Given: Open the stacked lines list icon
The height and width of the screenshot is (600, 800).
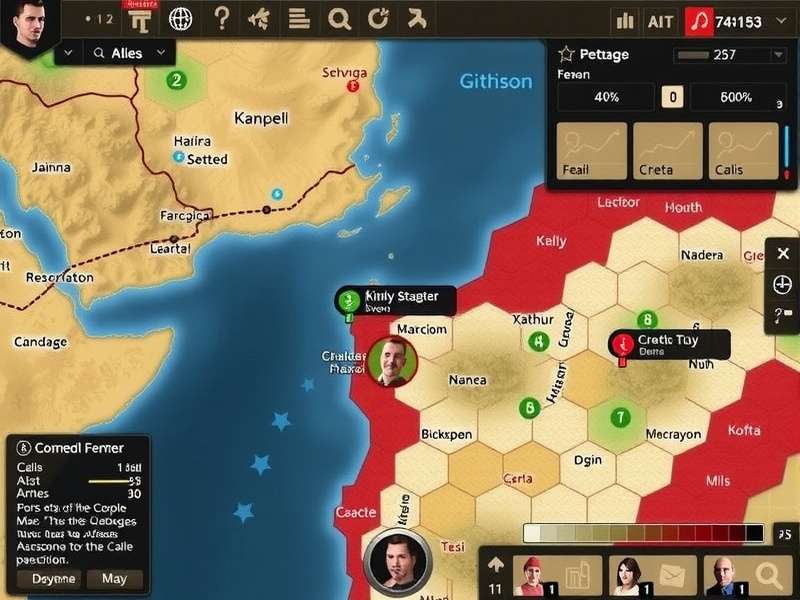Looking at the screenshot, I should point(298,19).
